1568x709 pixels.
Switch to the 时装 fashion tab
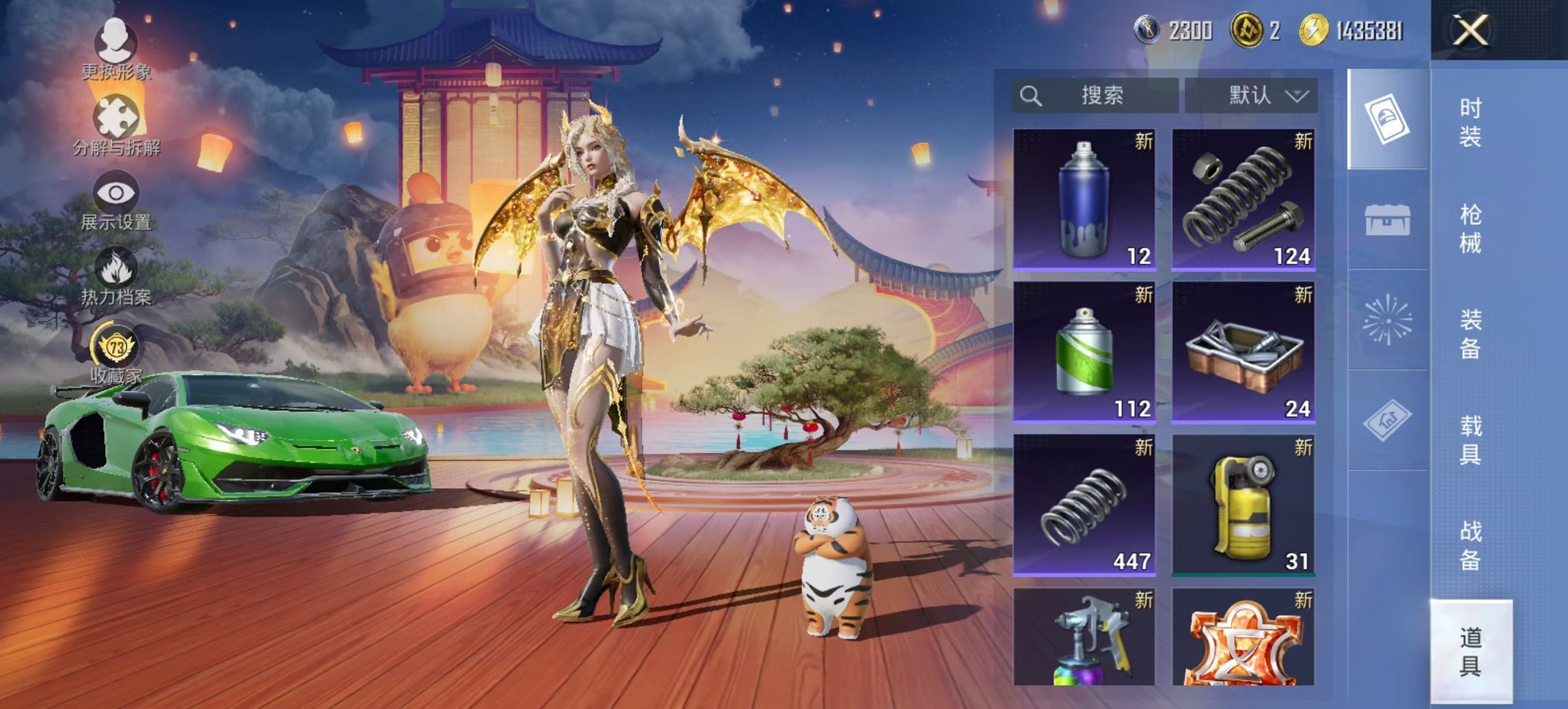point(1470,122)
